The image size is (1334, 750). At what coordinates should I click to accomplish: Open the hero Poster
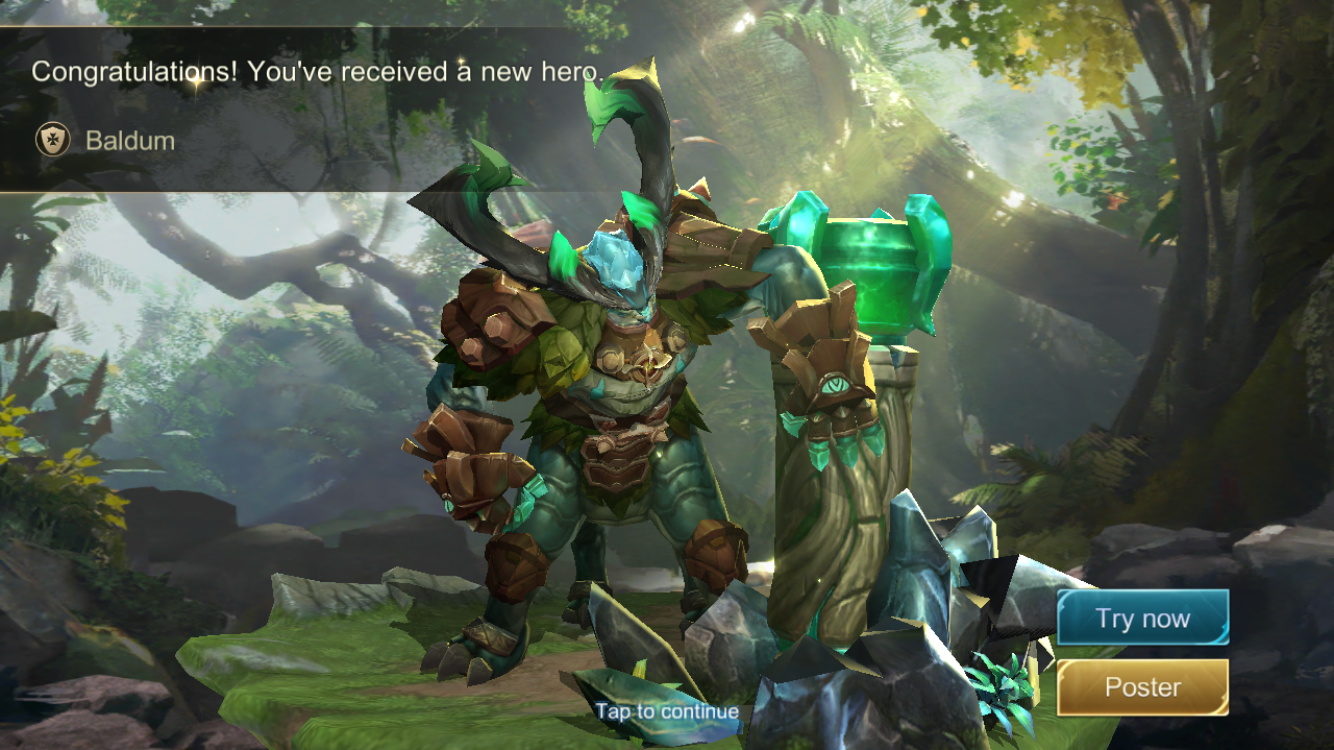1142,687
